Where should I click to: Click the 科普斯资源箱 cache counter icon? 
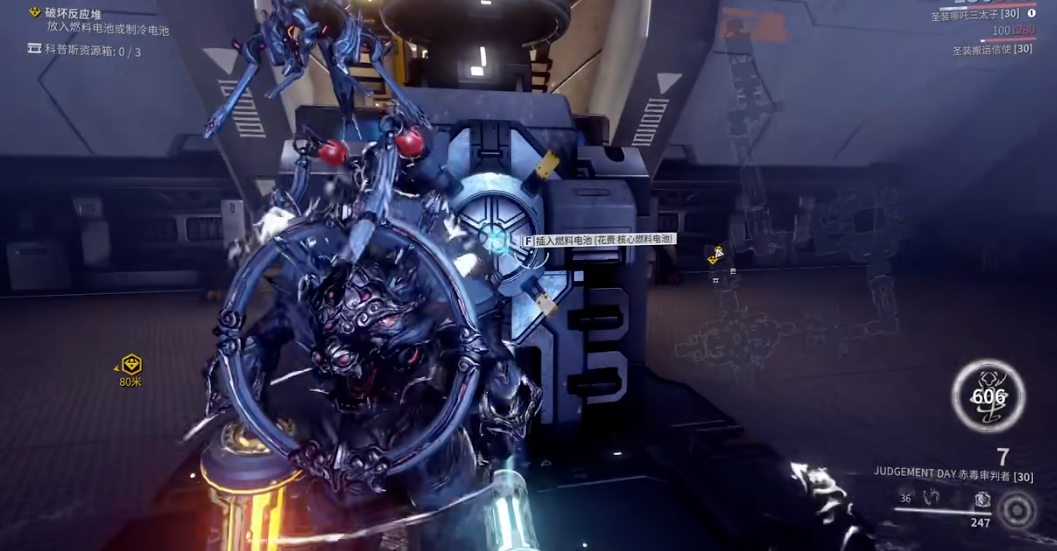[35, 50]
